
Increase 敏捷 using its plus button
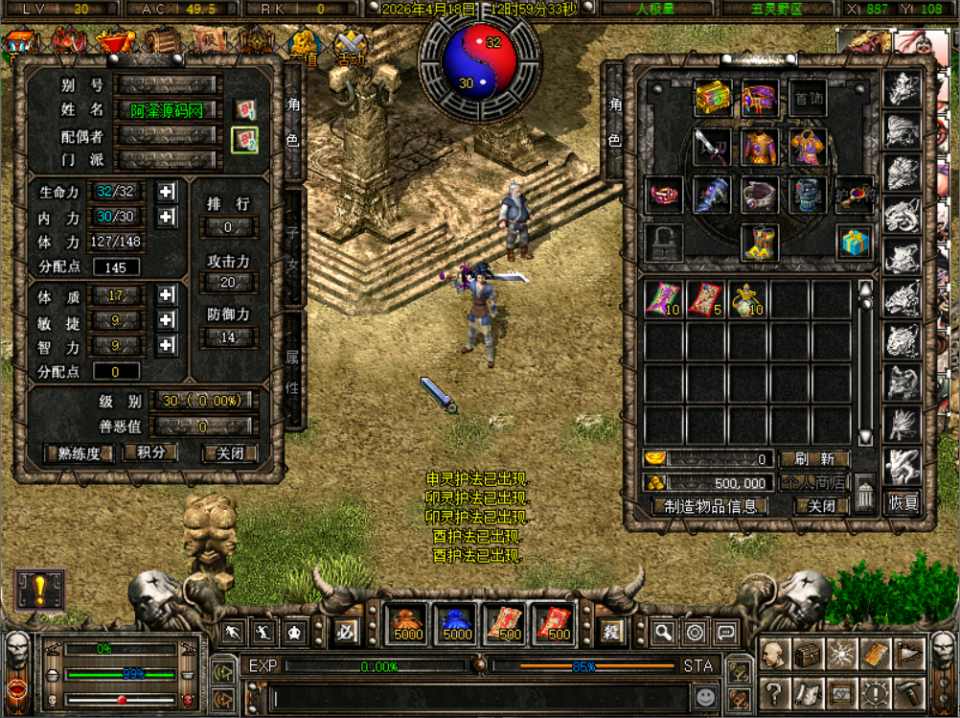click(167, 321)
